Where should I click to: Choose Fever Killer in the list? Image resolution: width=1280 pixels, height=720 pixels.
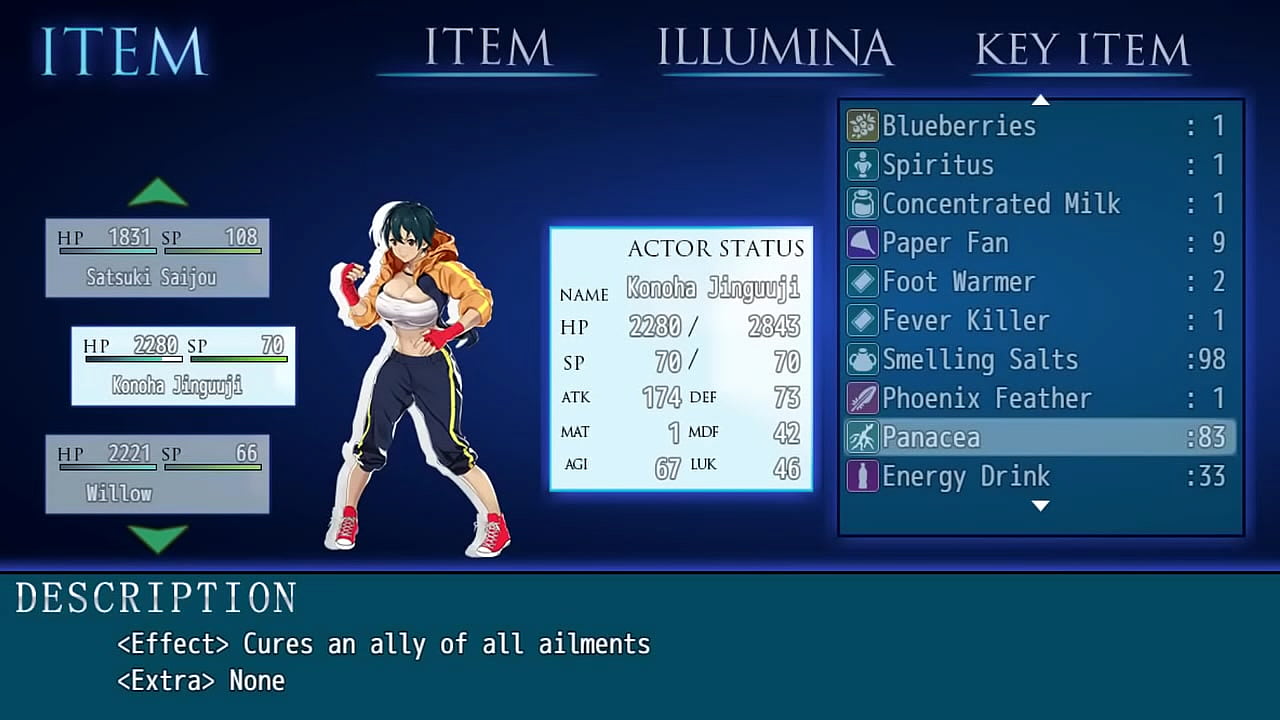pyautogui.click(x=1040, y=321)
